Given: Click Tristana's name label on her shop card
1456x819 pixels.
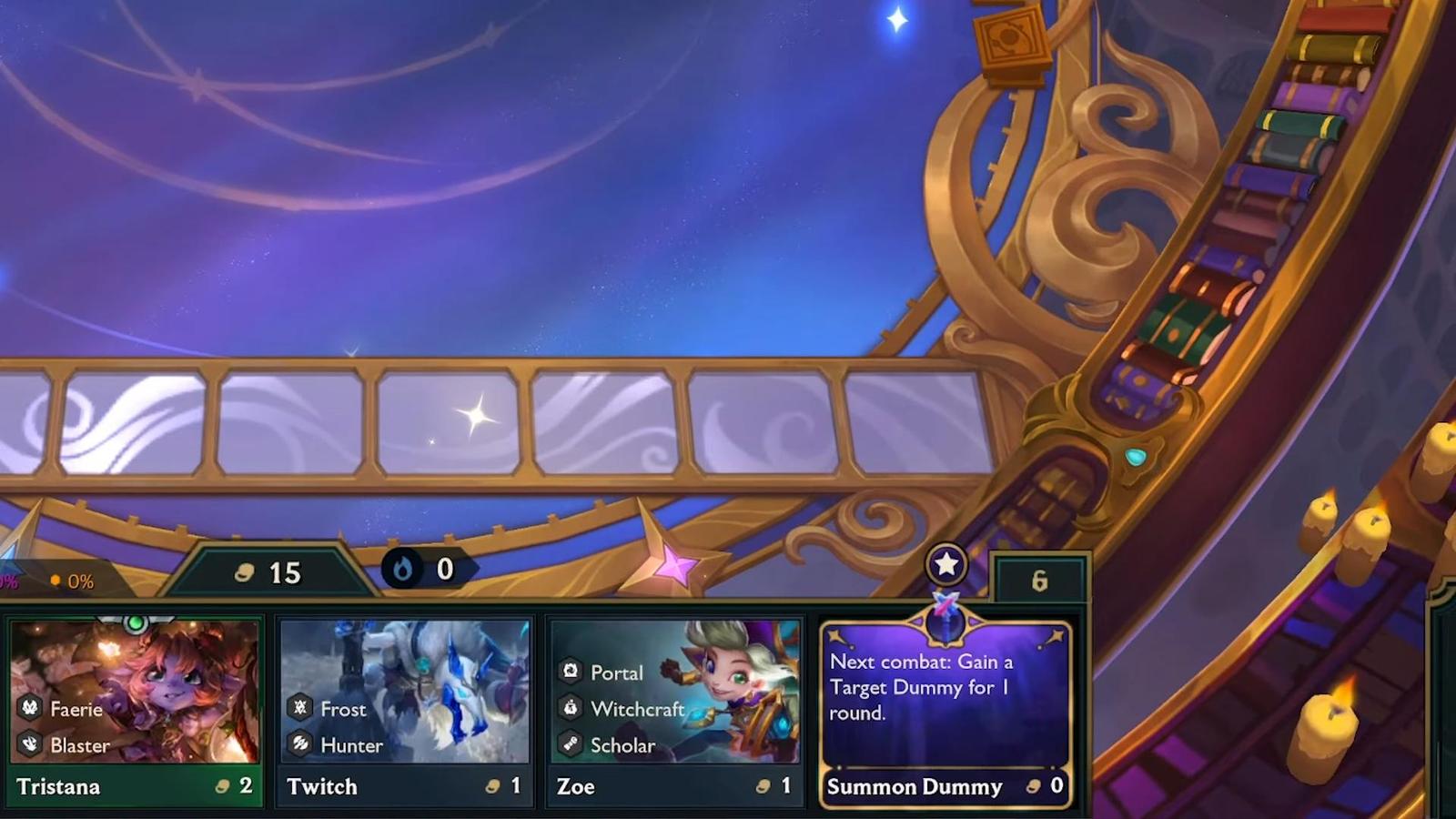Looking at the screenshot, I should pyautogui.click(x=58, y=787).
